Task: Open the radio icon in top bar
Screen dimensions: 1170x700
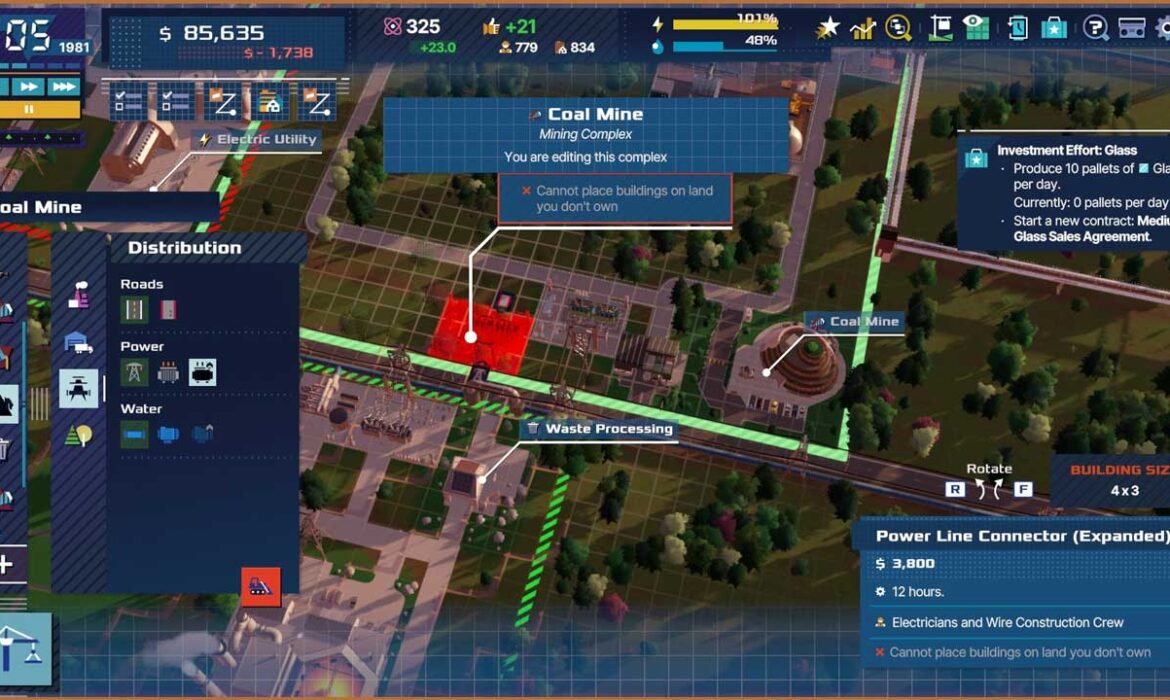Action: [1132, 28]
